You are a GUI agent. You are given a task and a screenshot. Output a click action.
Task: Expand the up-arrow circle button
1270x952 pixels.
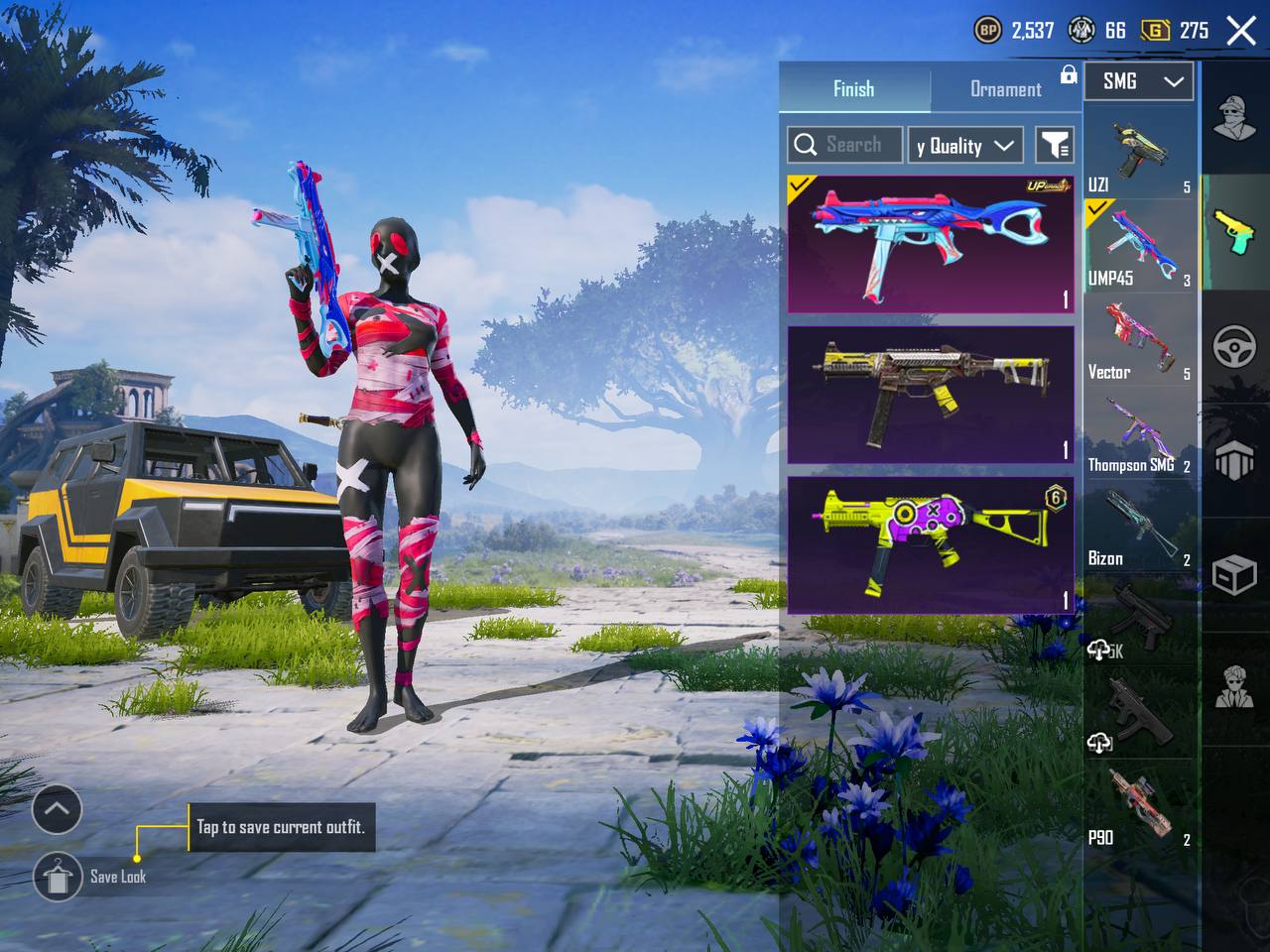coord(57,809)
